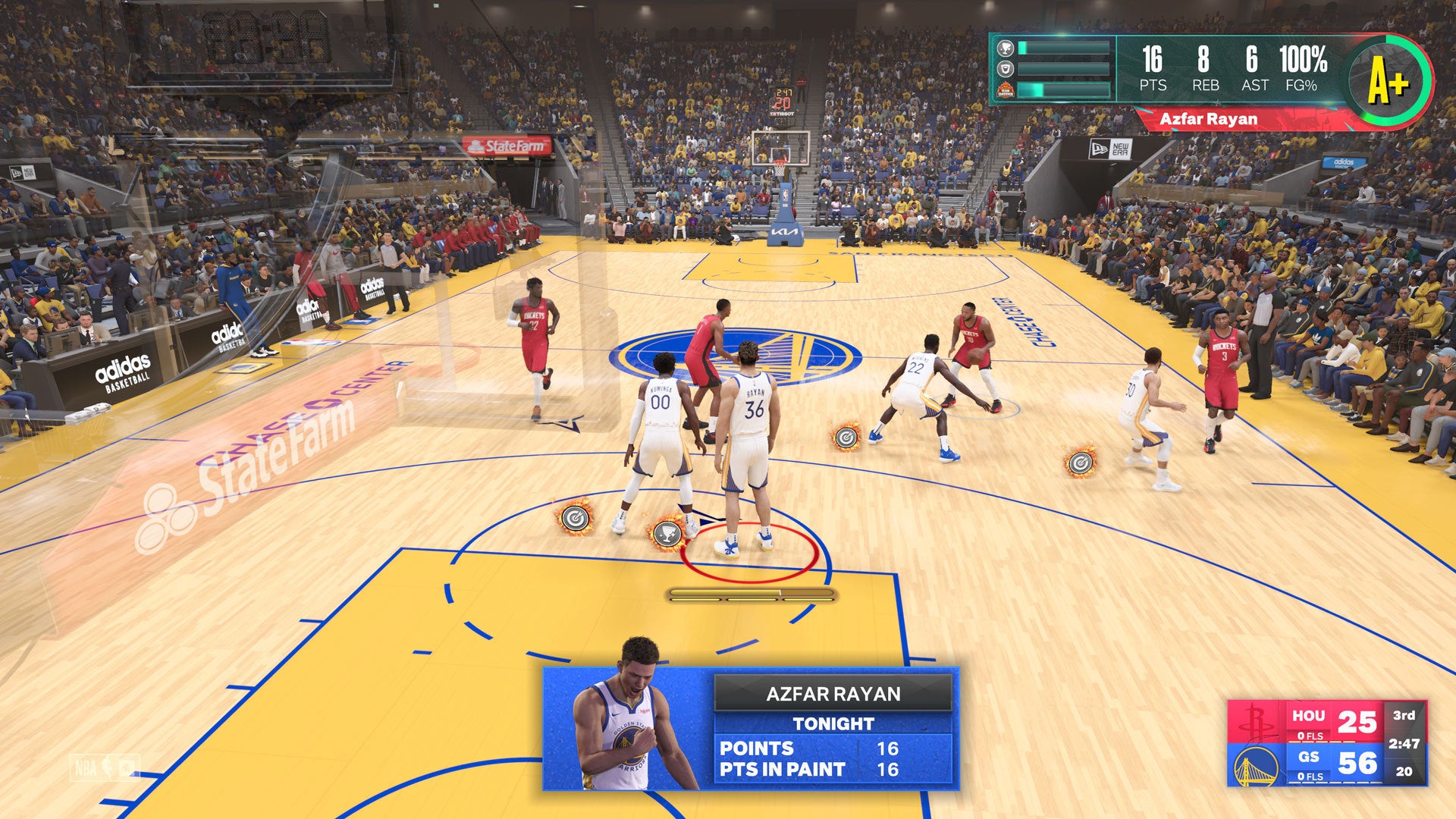Click the team takeover icon beside the meter

1006,90
